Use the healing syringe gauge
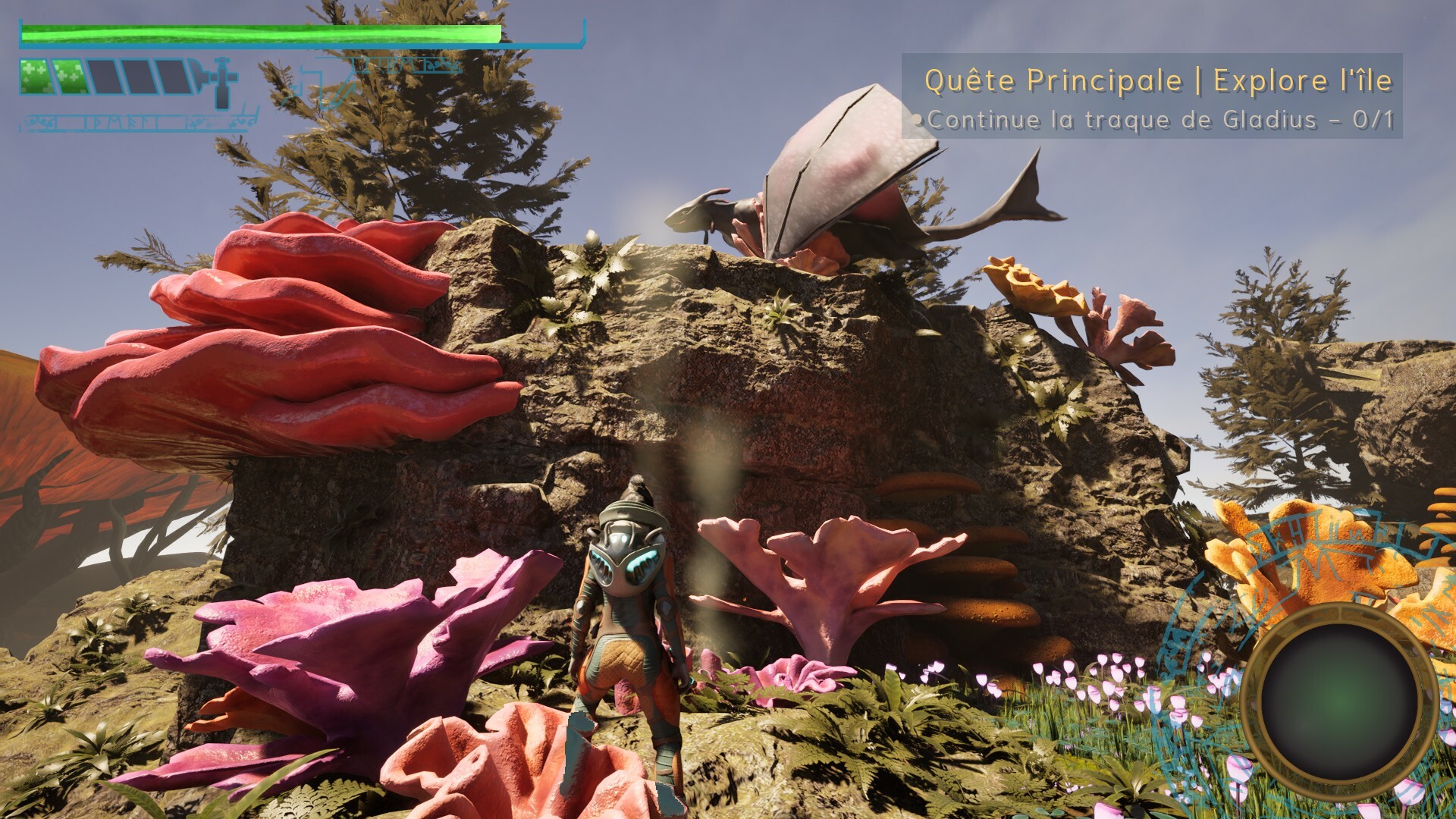This screenshot has width=1456, height=819. (127, 77)
